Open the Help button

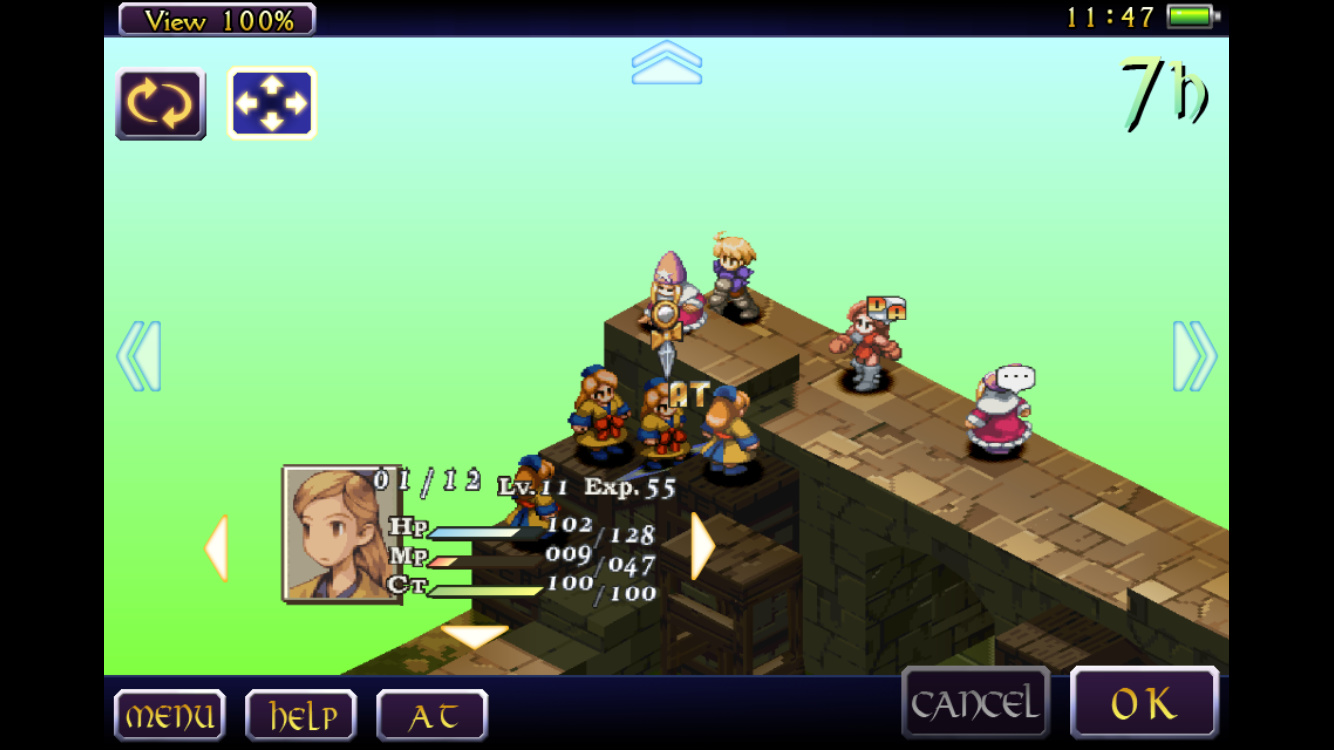pyautogui.click(x=300, y=715)
